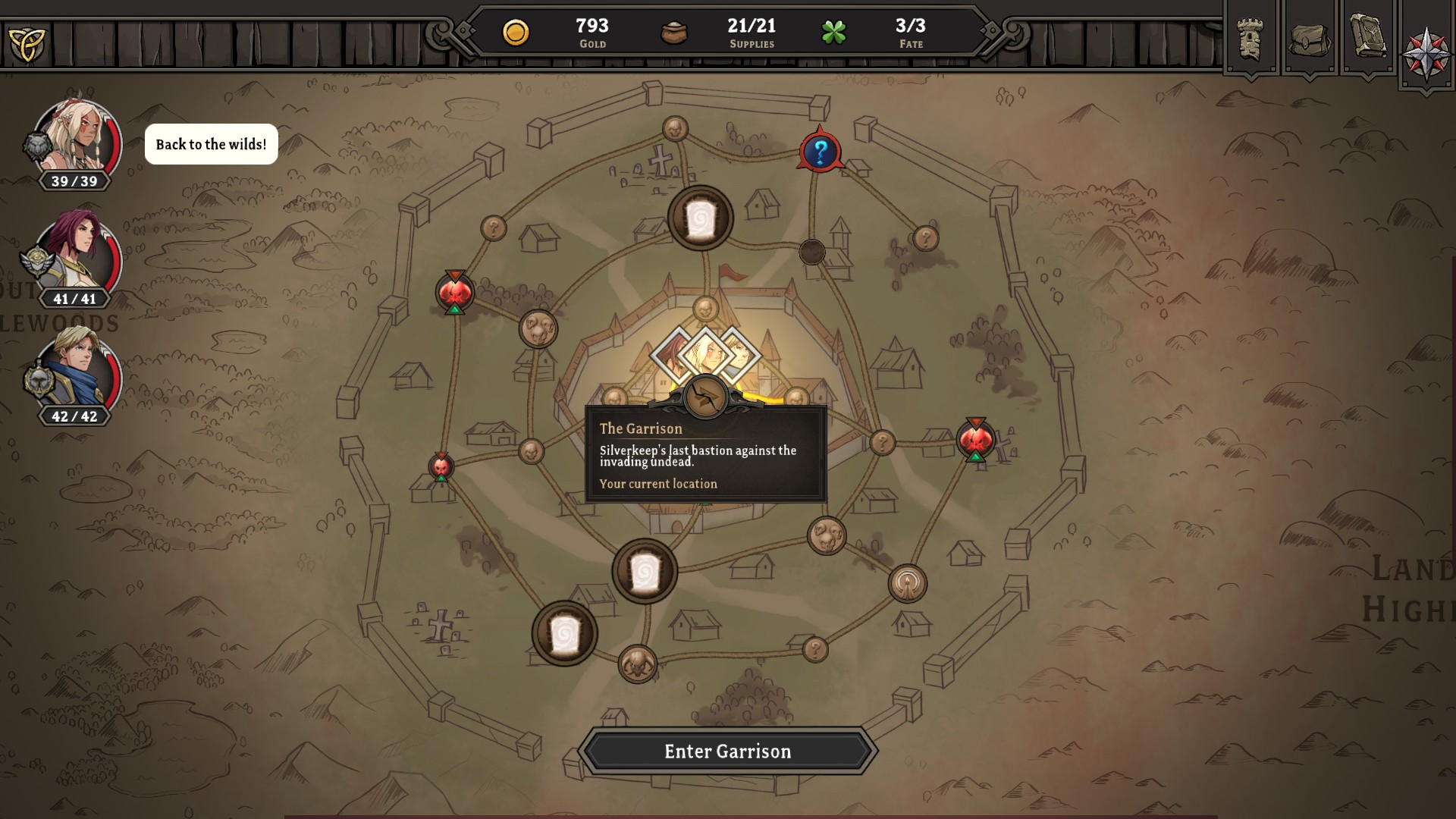Click the gold coin icon

click(518, 32)
